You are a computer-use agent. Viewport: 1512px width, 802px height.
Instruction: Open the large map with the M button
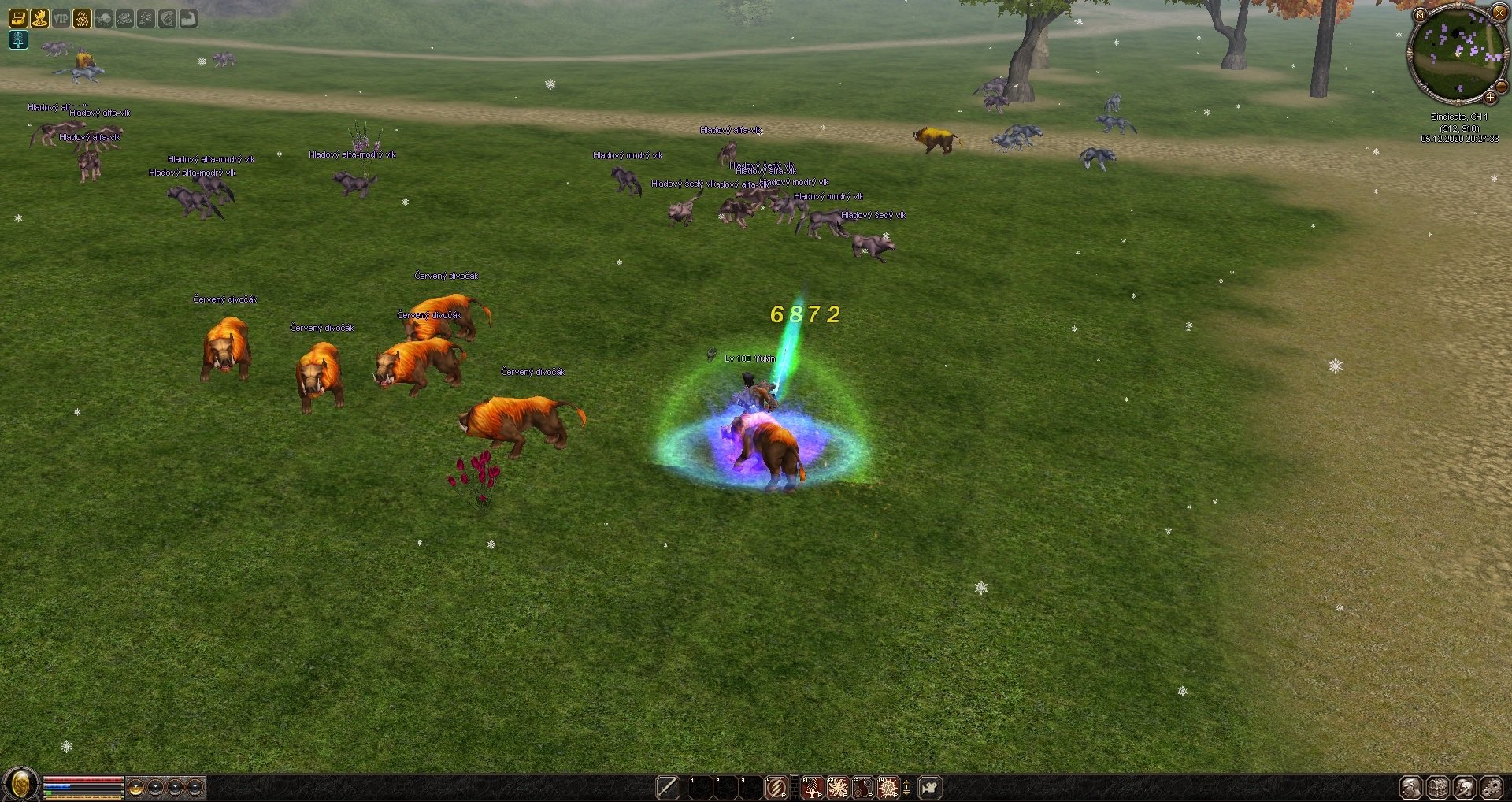pyautogui.click(x=1420, y=14)
